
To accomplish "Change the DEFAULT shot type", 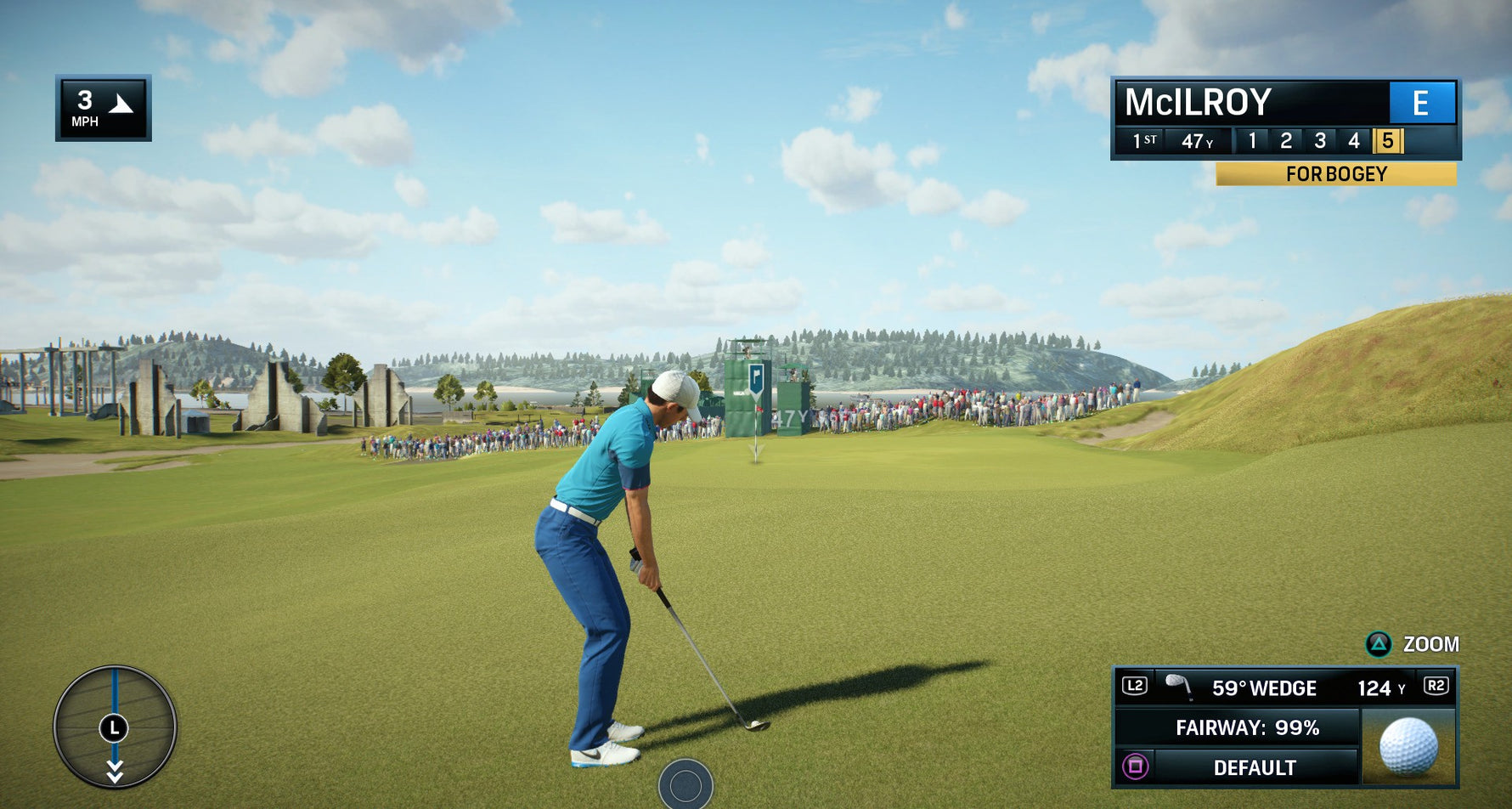I will [1254, 767].
